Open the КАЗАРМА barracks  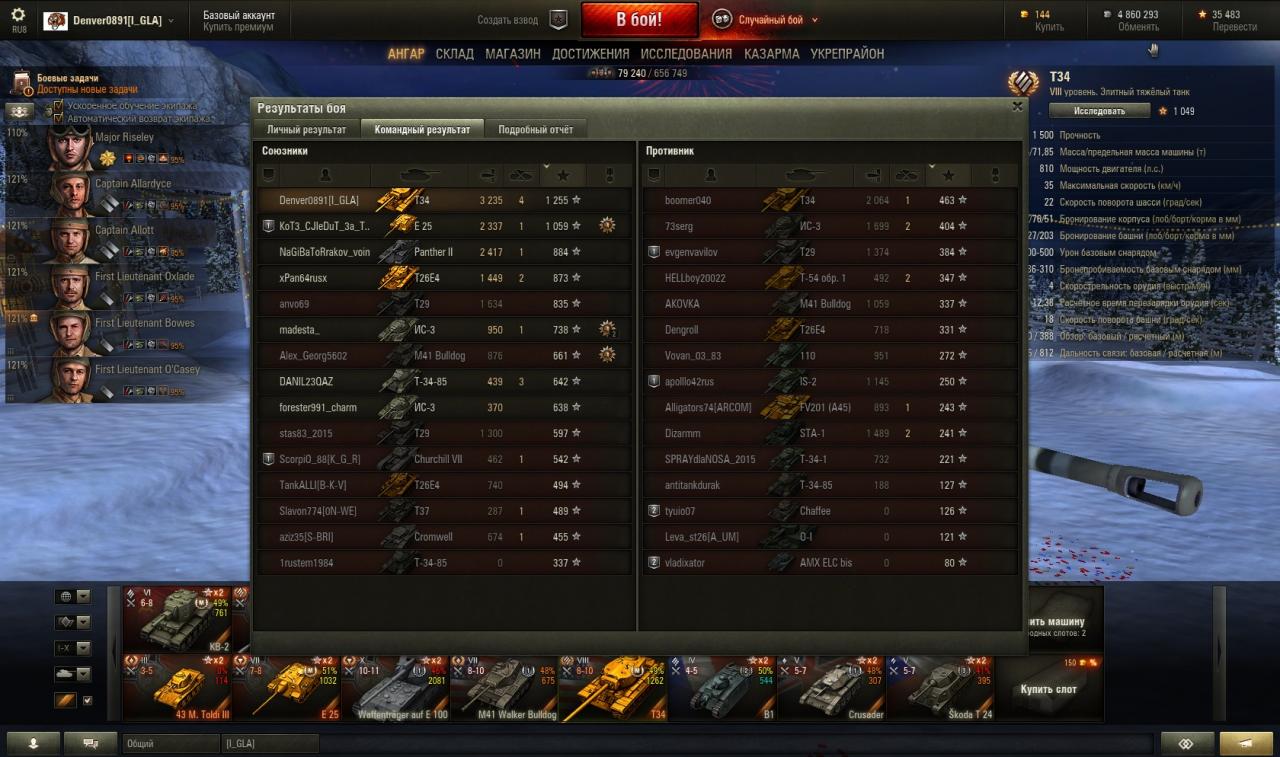[771, 54]
